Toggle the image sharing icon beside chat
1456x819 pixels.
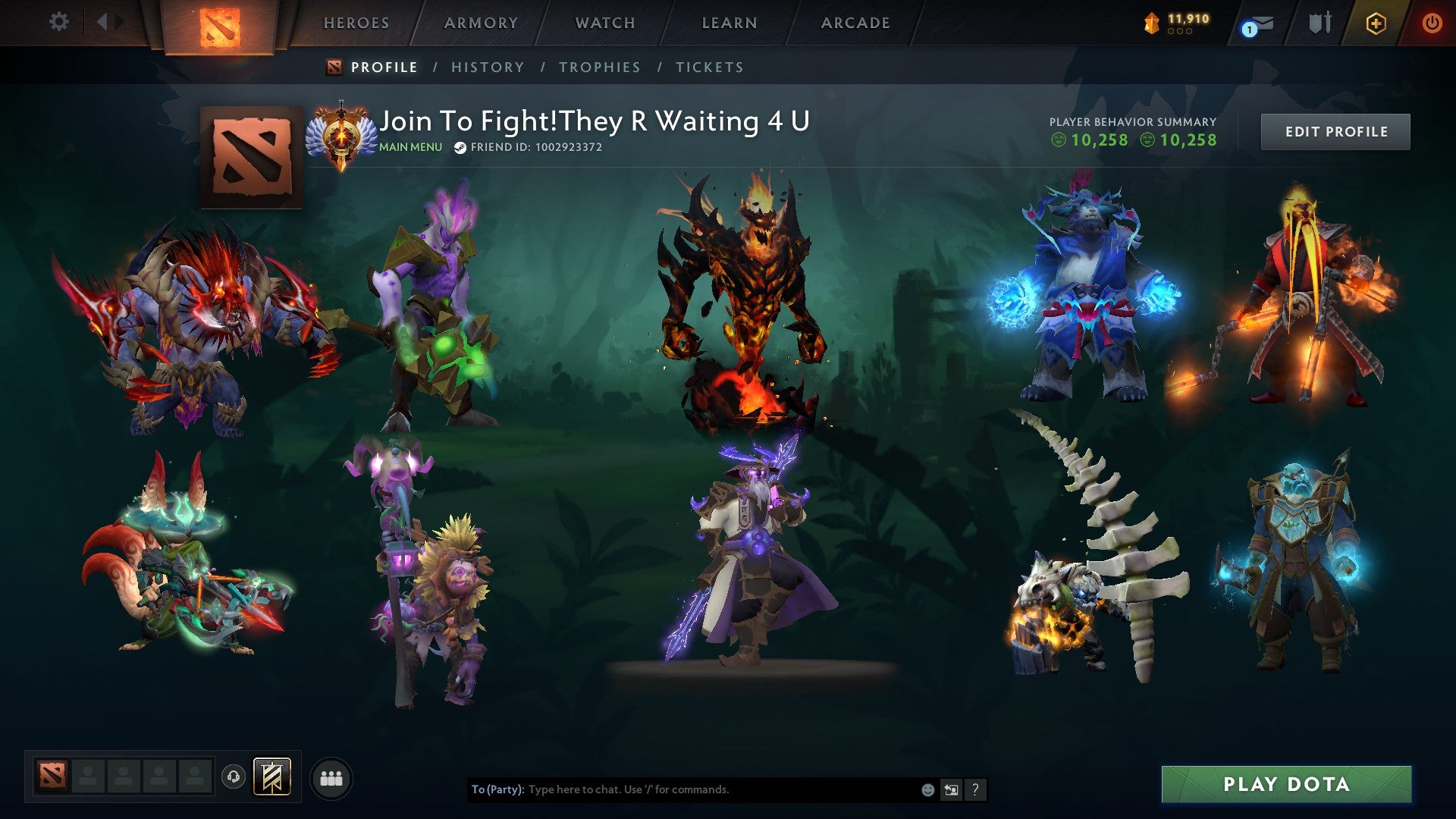(x=951, y=789)
